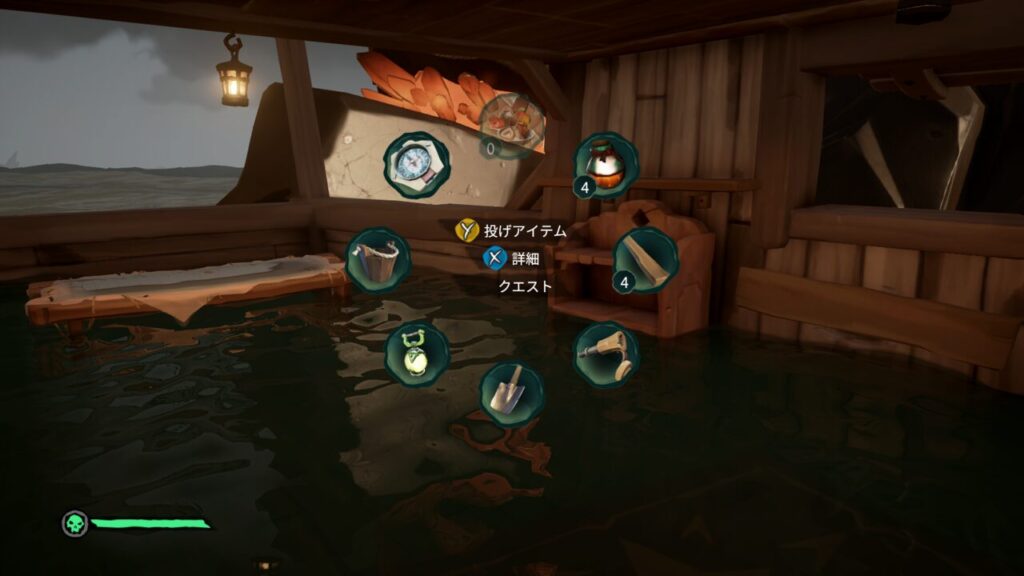1024x576 pixels.
Task: Switch to 投げアイテム throwables page
Action: tap(512, 231)
